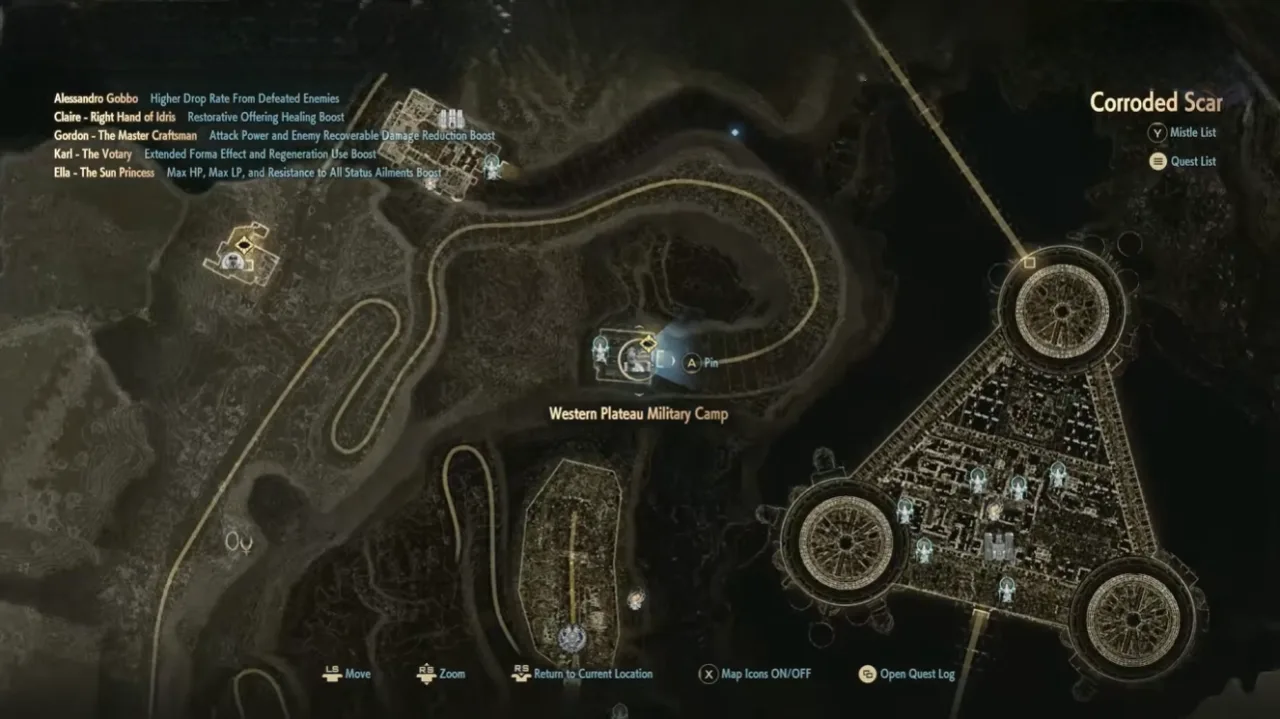Toggle Map Icons ON/OFF
The image size is (1280, 719).
[755, 674]
